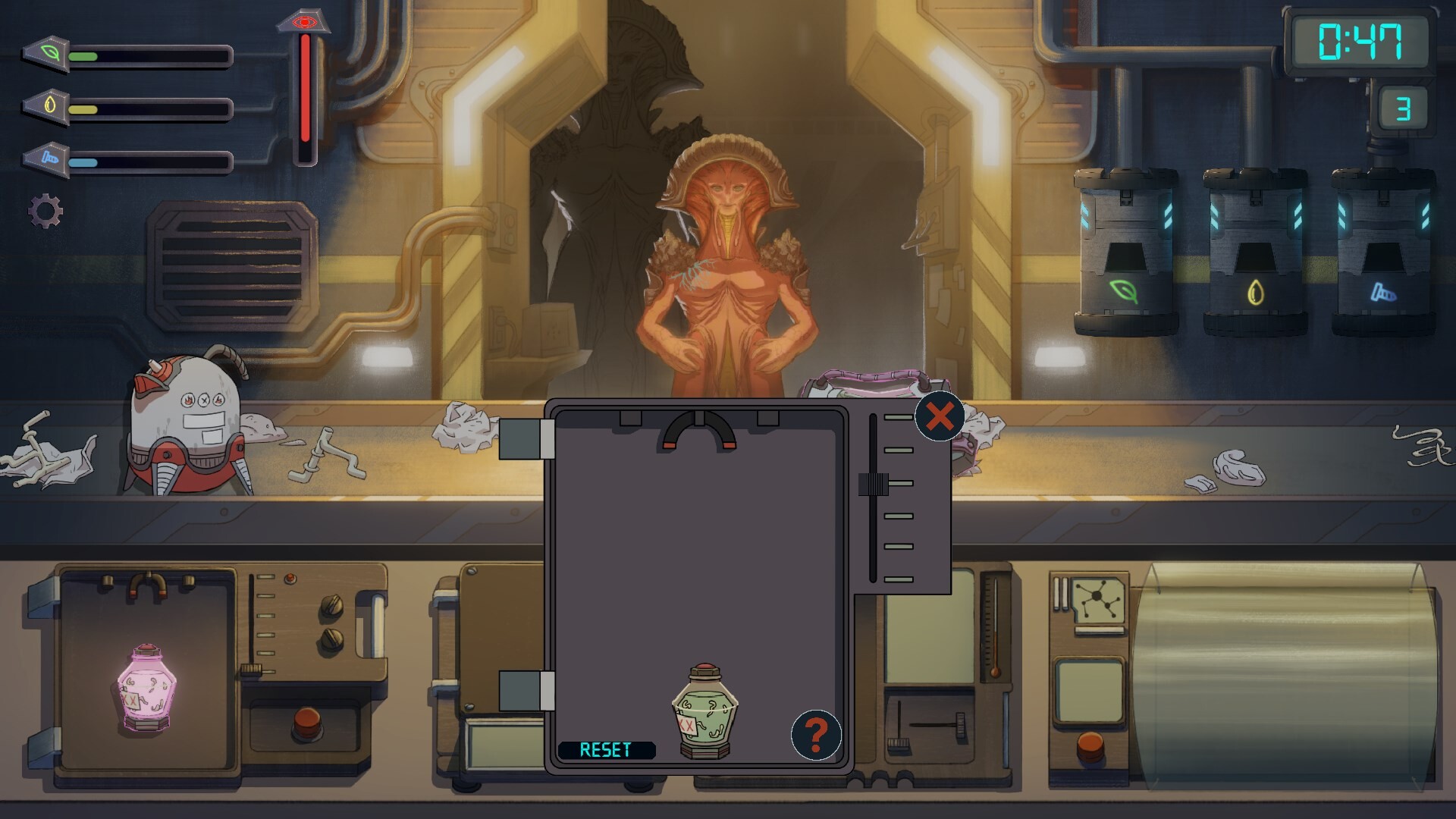Close the machine panel with the X
The image size is (1456, 819).
940,416
